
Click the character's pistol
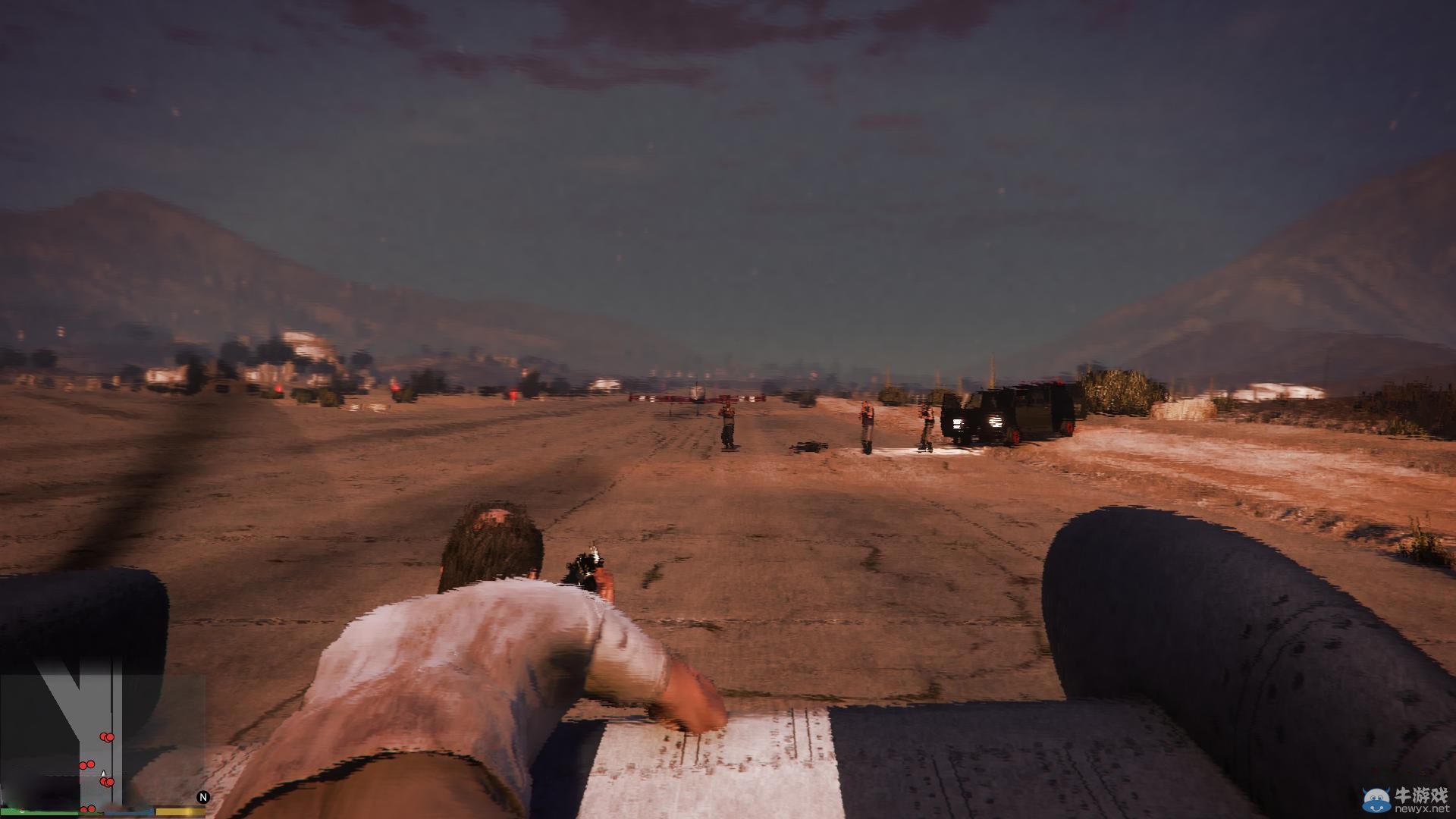point(584,565)
